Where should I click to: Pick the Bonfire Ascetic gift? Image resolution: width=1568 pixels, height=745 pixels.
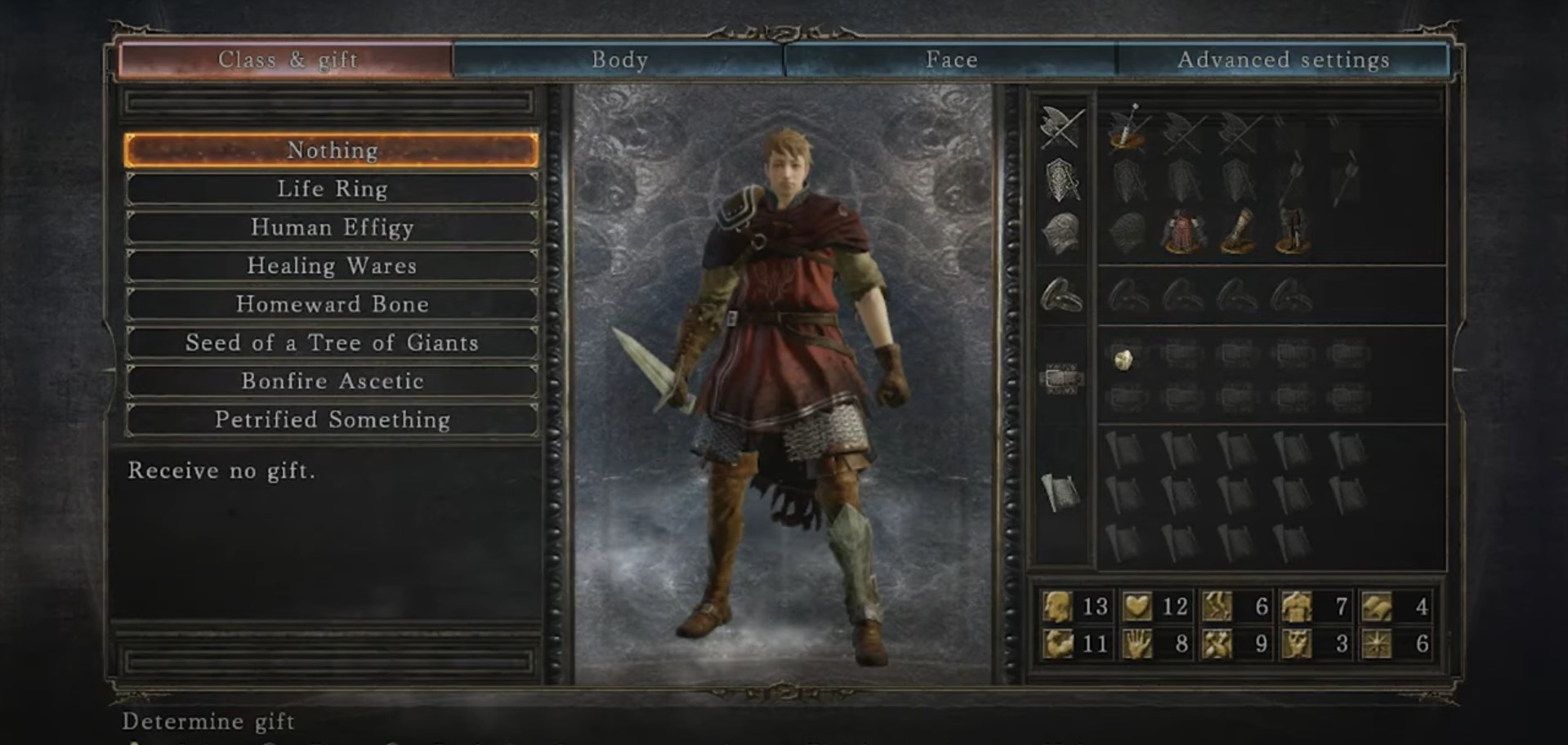coord(332,381)
